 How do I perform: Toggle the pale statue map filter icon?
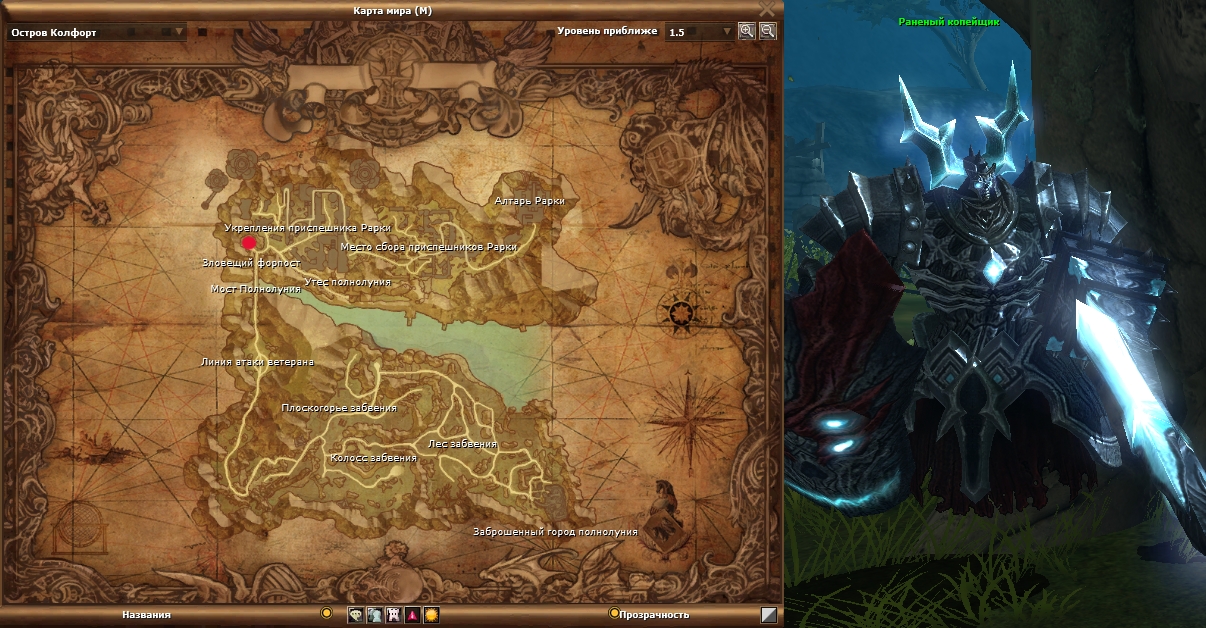pyautogui.click(x=374, y=615)
